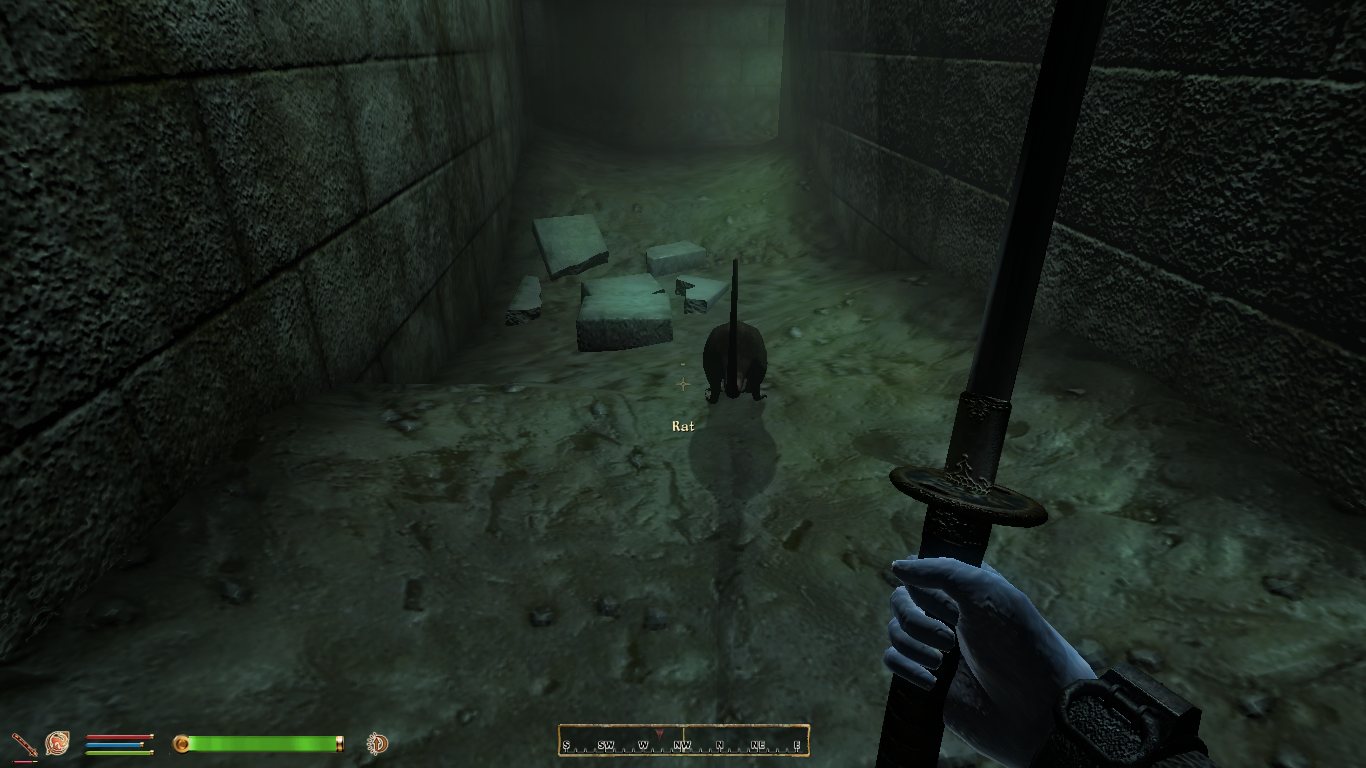Click the red quest marker on compass

point(659,735)
